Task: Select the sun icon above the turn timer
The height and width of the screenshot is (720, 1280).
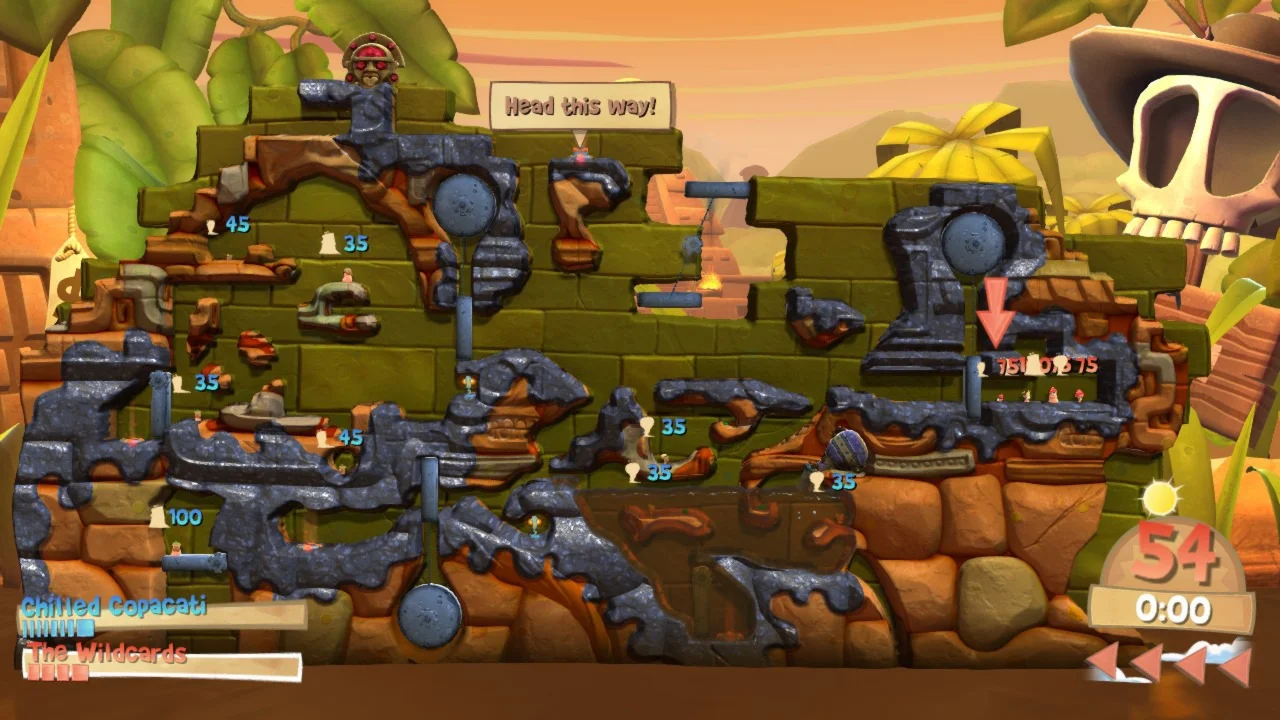Action: pyautogui.click(x=1160, y=498)
